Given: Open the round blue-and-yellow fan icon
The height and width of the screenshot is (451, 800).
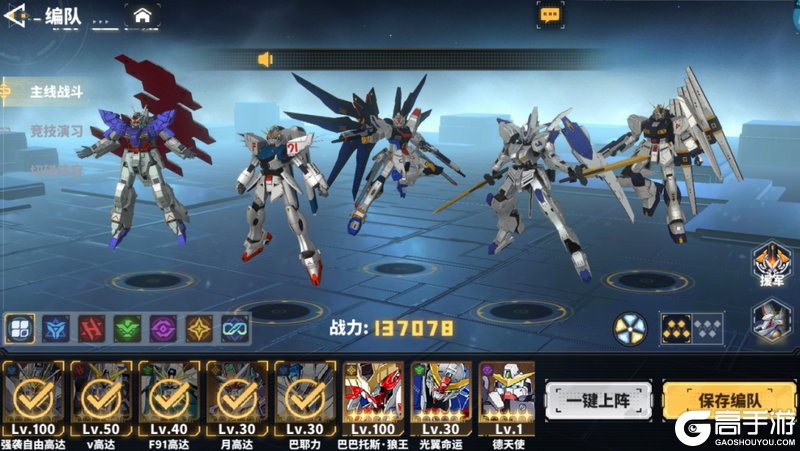Looking at the screenshot, I should [x=629, y=327].
